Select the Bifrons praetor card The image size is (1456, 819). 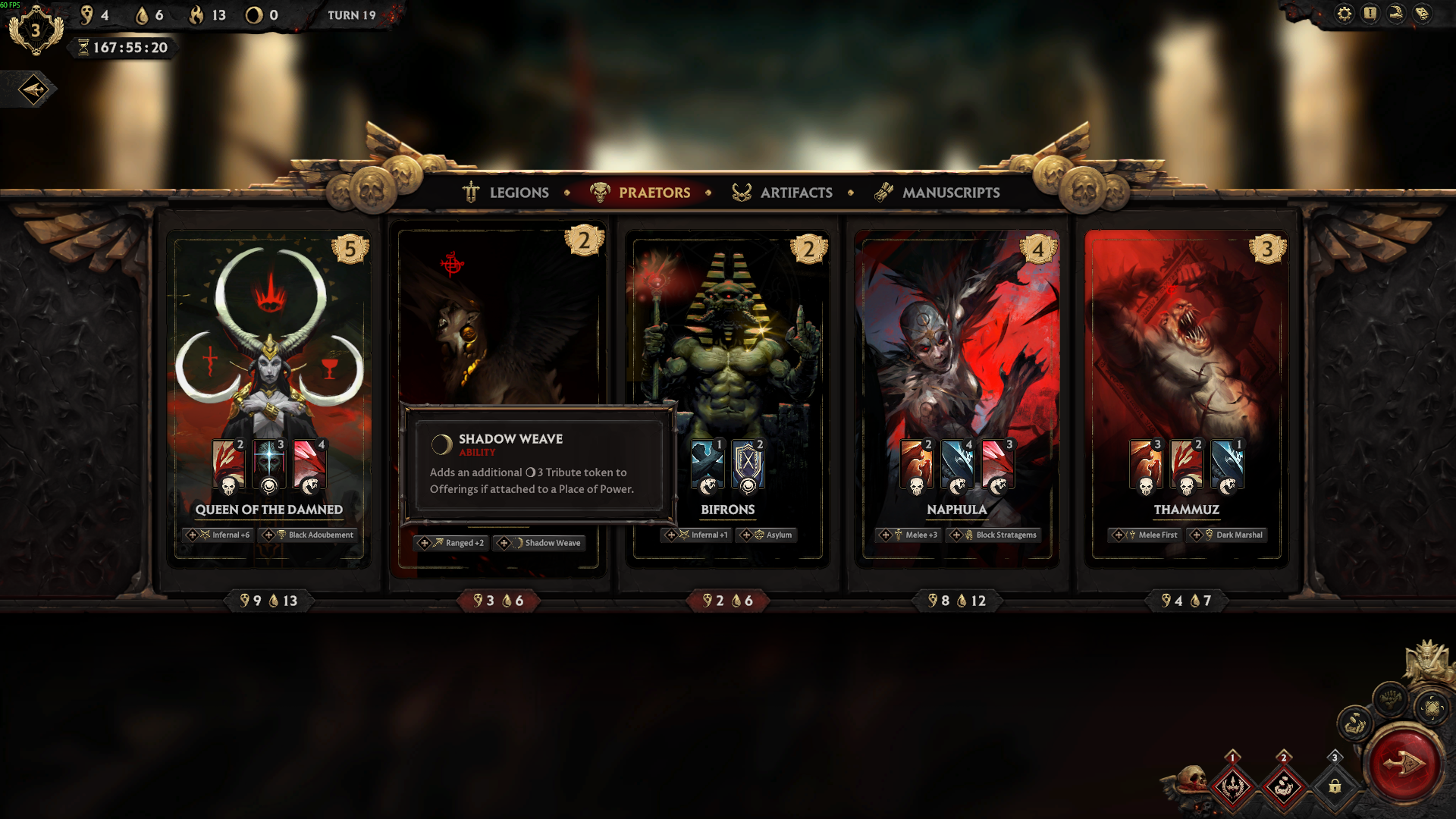[728, 349]
